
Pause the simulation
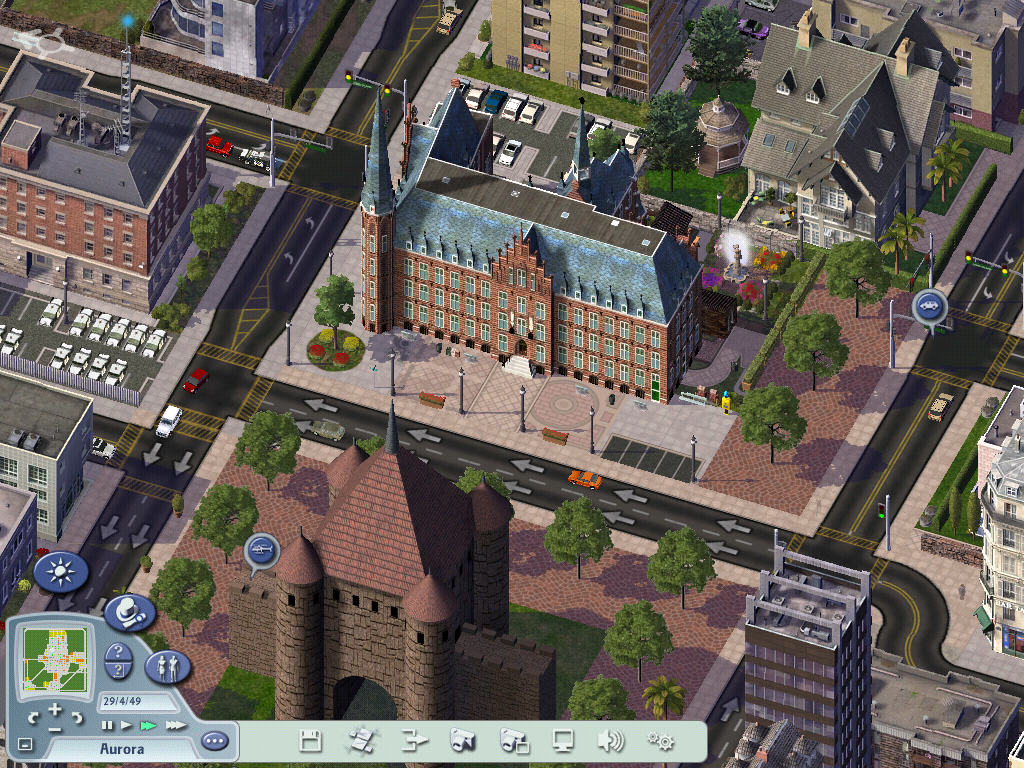107,724
